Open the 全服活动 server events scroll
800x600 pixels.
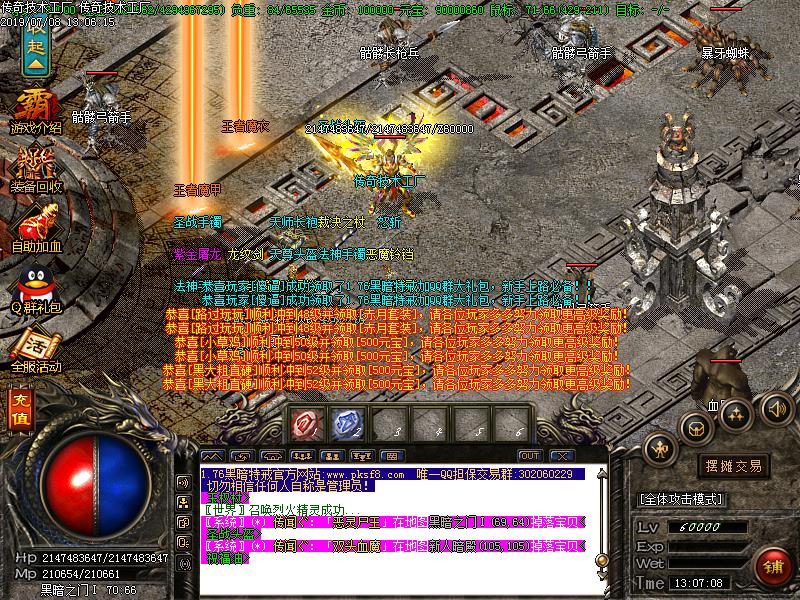36,348
